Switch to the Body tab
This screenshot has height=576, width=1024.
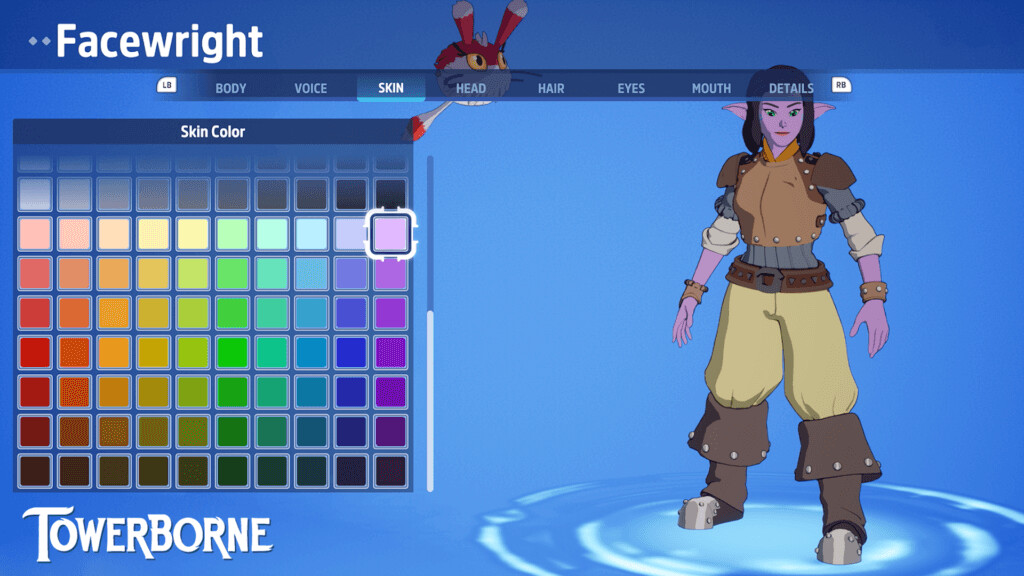230,88
